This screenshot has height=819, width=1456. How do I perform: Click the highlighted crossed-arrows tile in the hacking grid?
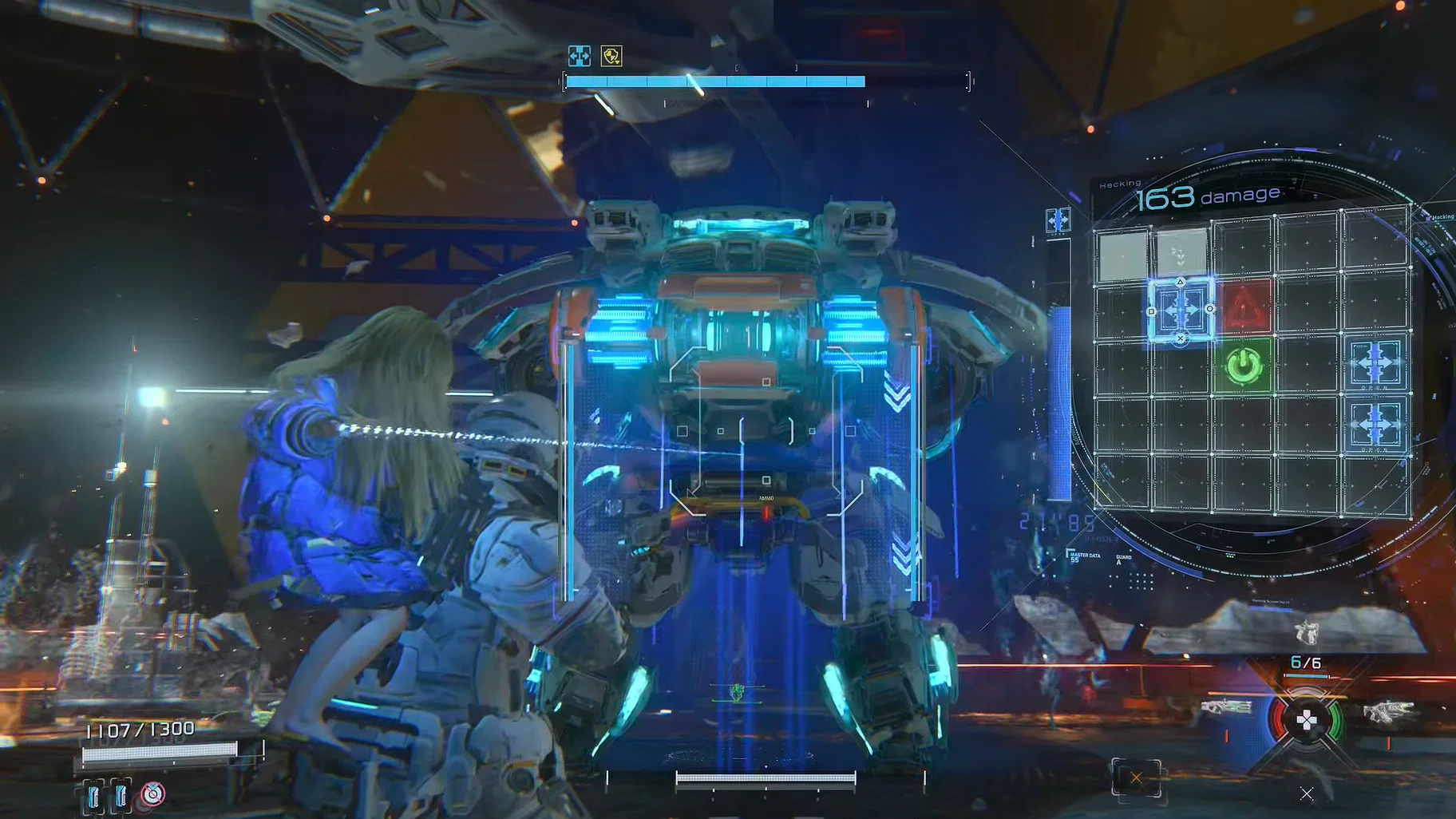(1181, 311)
